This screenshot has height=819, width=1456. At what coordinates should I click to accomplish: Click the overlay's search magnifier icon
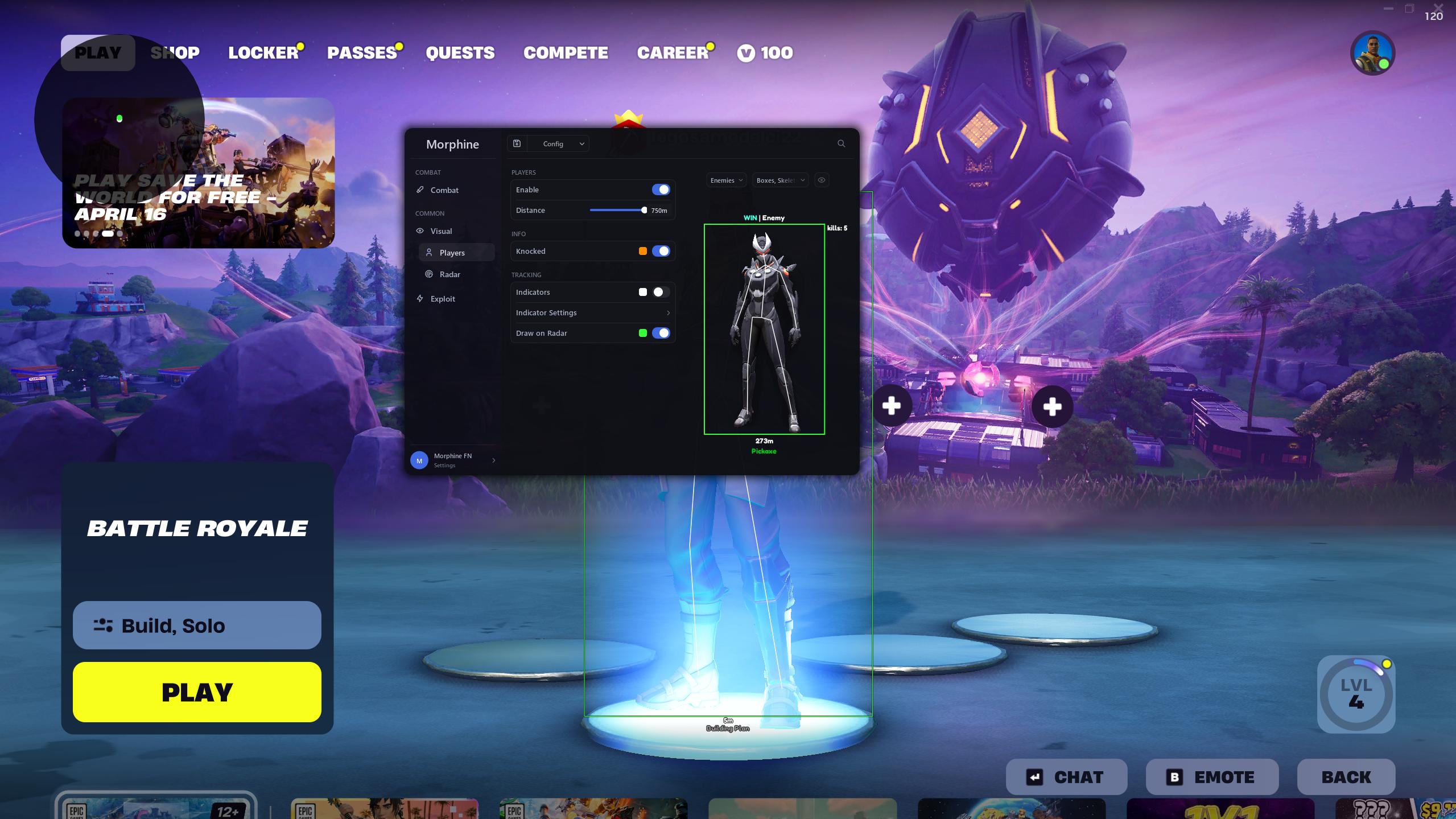[x=841, y=144]
